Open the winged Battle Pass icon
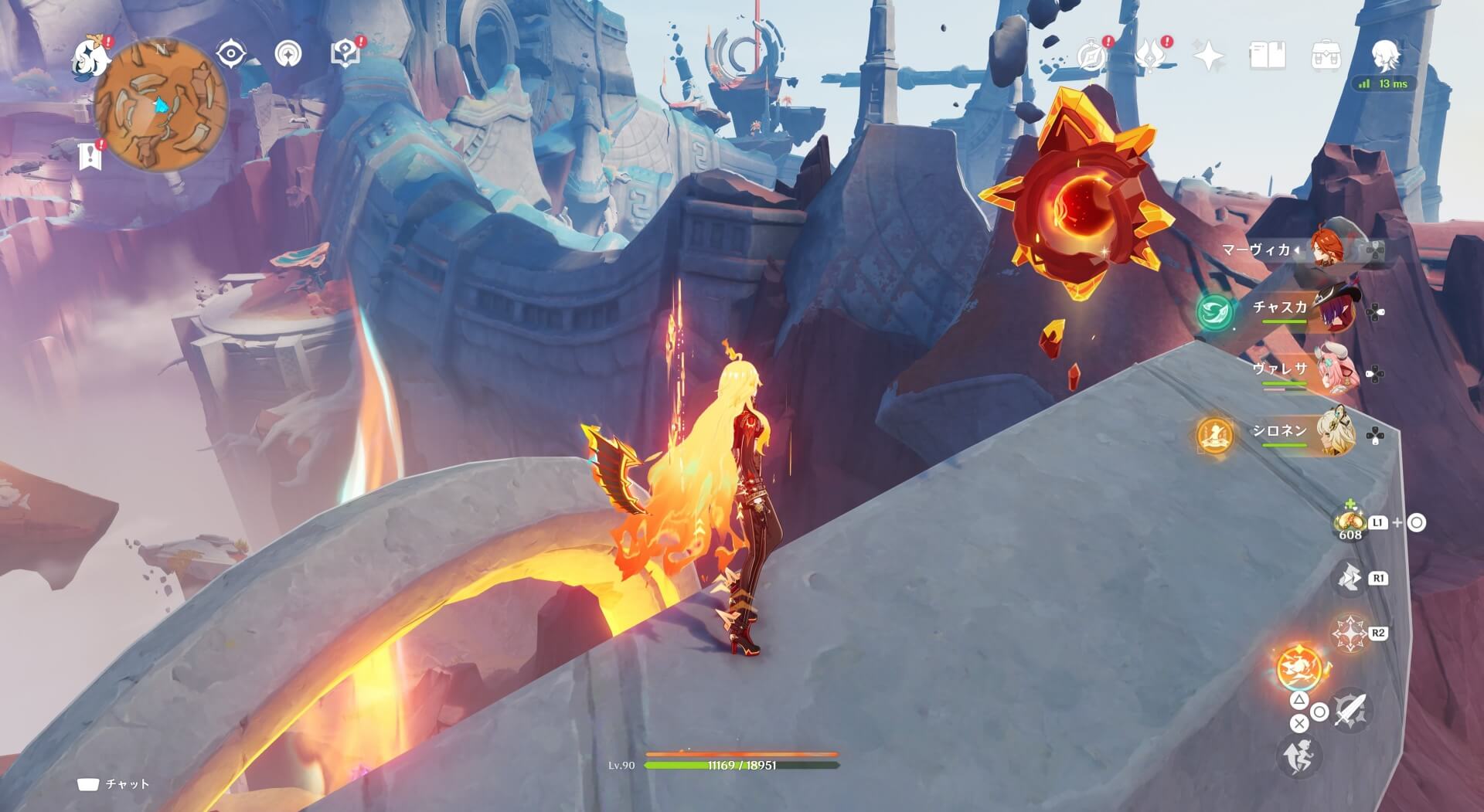Viewport: 1484px width, 812px height. [x=1150, y=56]
